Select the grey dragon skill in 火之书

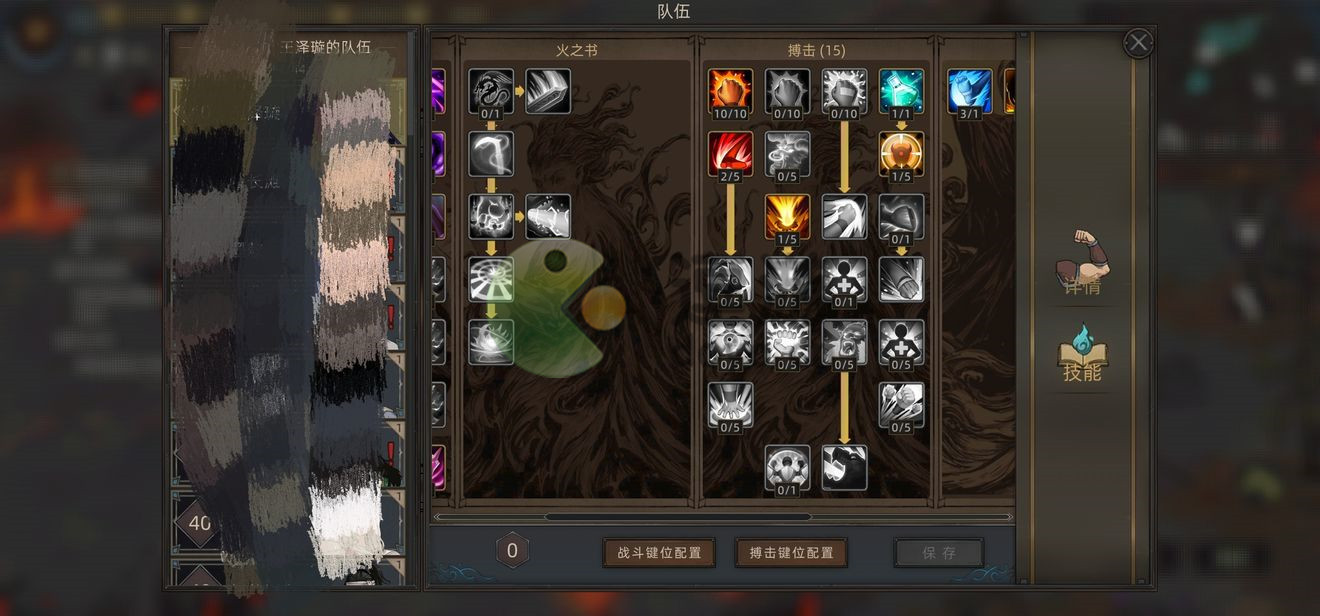click(x=491, y=90)
